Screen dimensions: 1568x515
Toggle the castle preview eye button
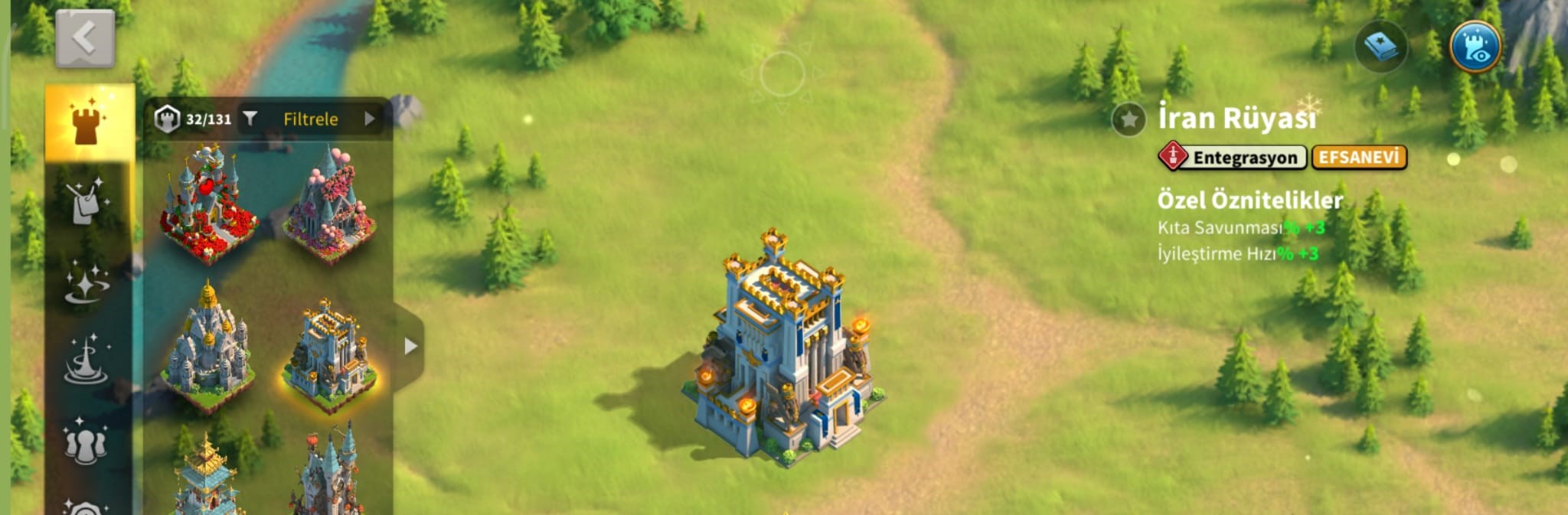1475,47
